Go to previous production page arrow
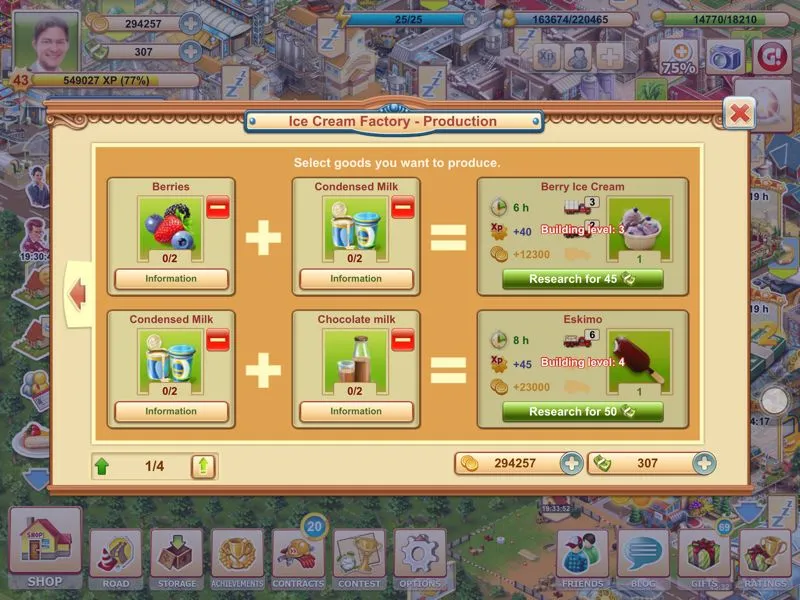Image resolution: width=800 pixels, height=600 pixels. point(78,293)
